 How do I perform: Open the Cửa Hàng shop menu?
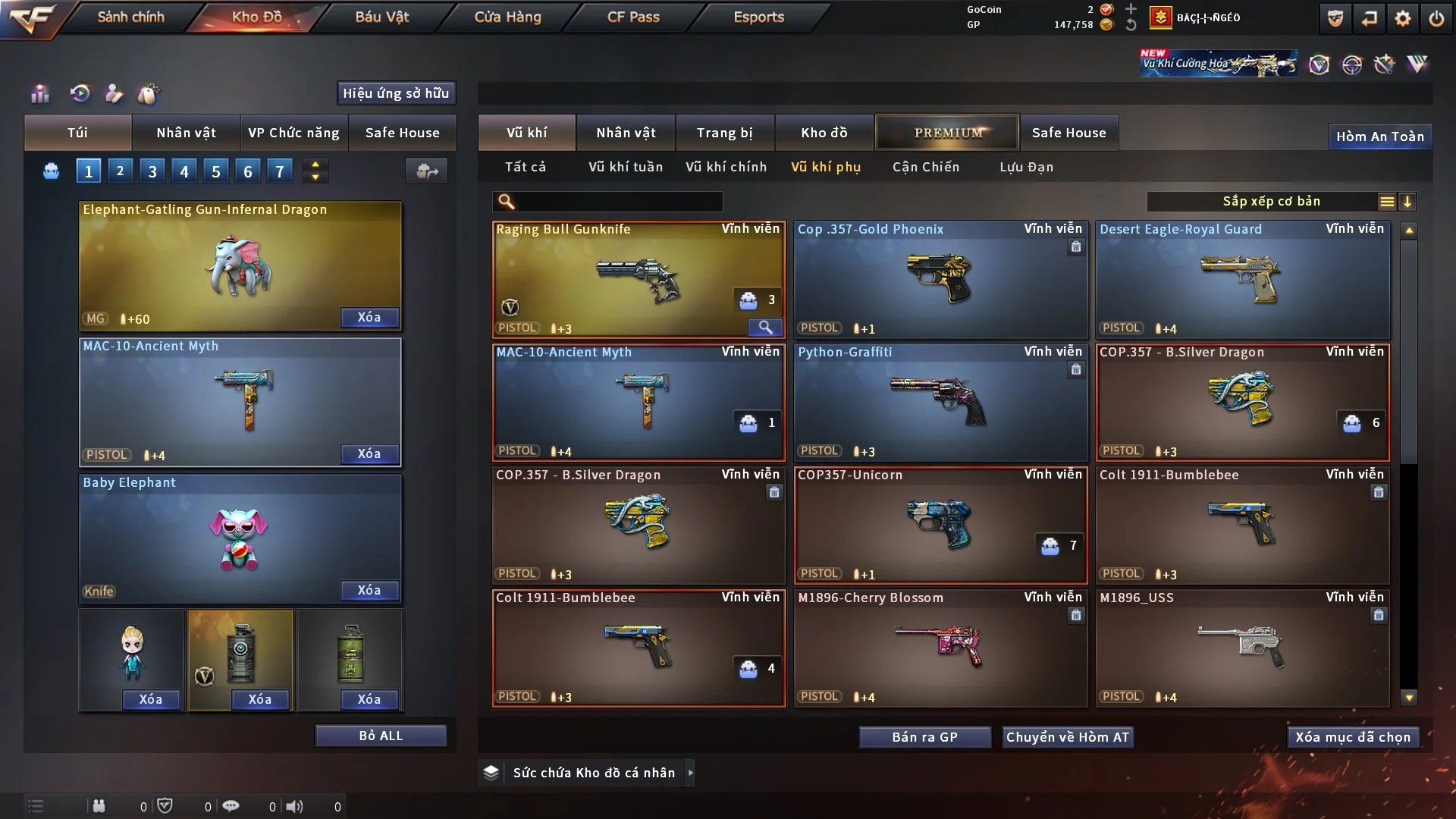pos(507,17)
